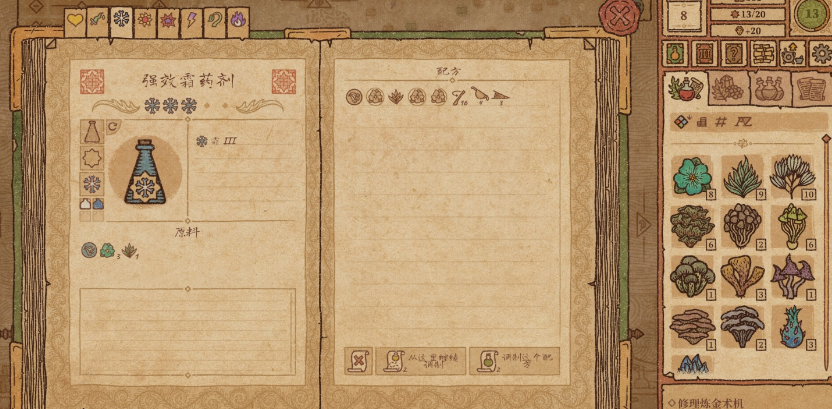
Task: Click the blue crystal ingredient
Action: tap(691, 365)
